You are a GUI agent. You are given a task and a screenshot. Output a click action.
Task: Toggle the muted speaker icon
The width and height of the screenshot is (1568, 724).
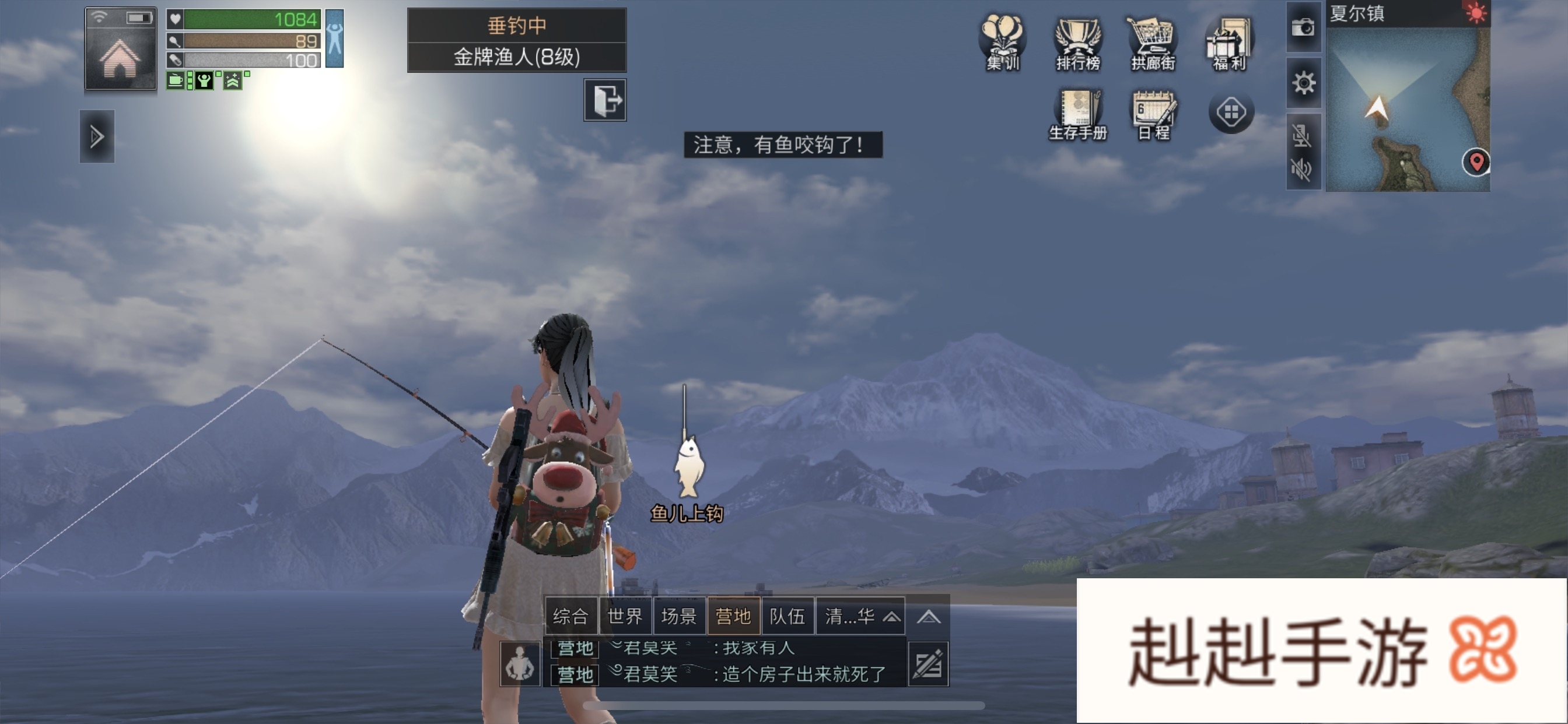point(1301,168)
